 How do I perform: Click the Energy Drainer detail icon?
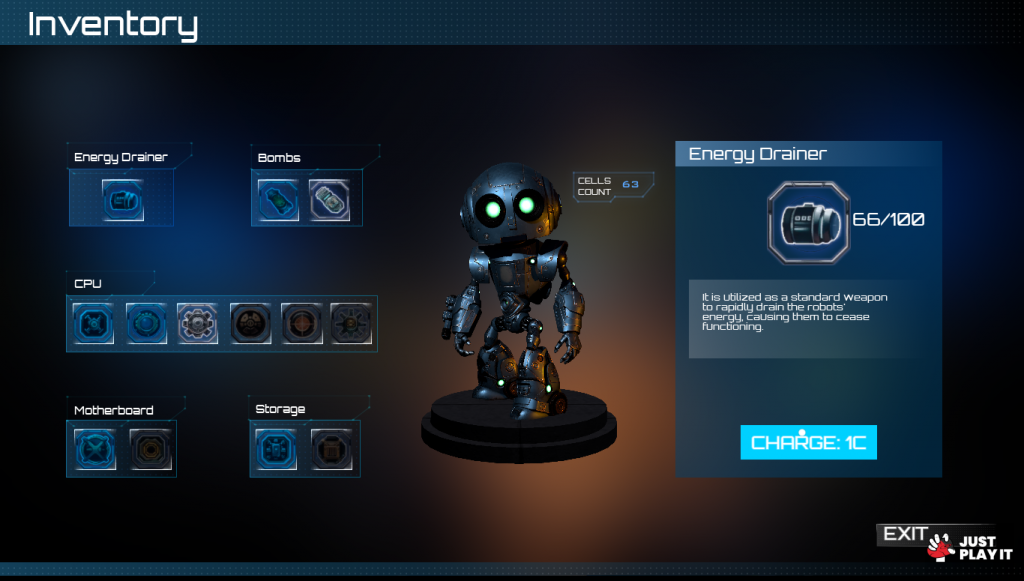[x=808, y=219]
